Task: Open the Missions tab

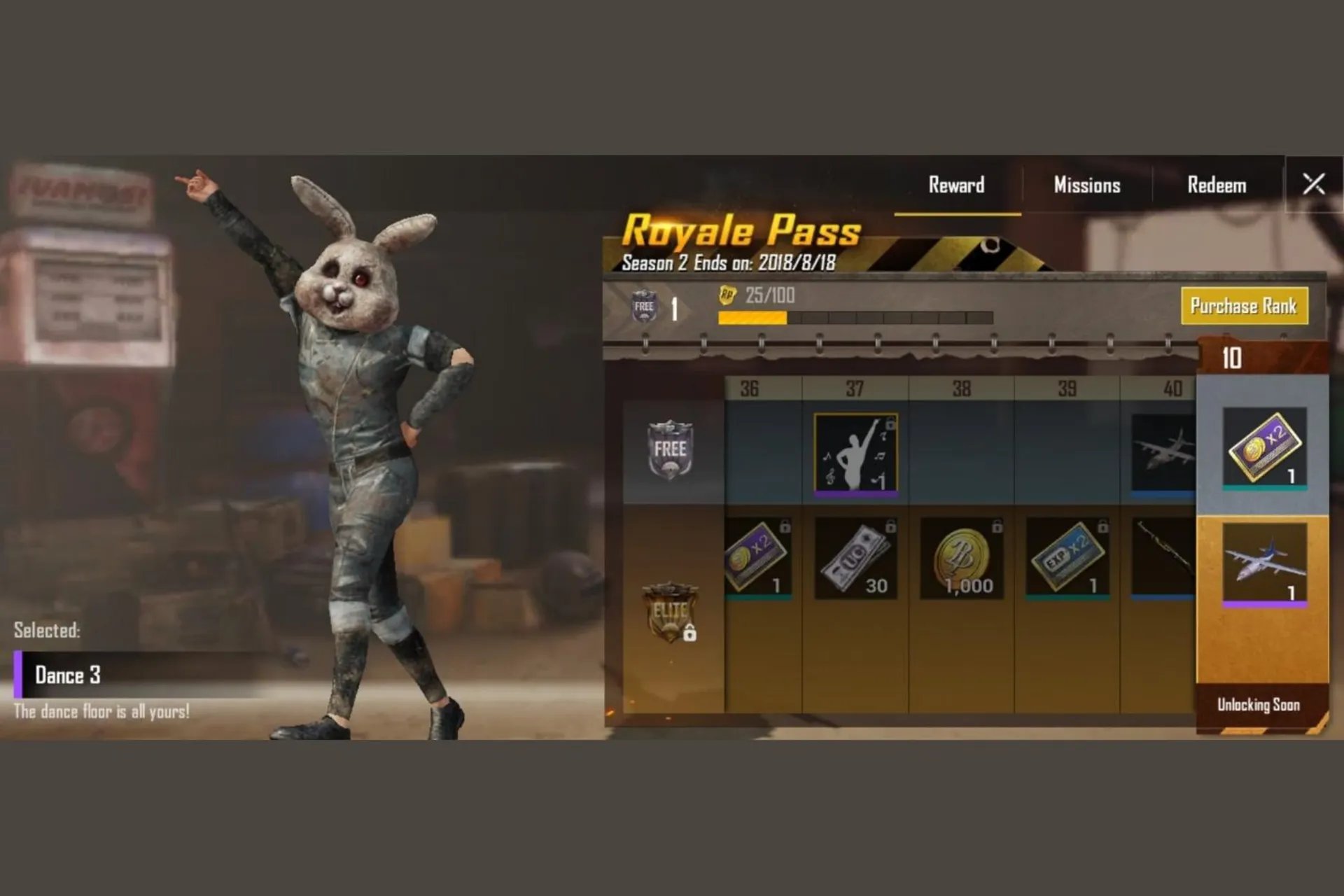Action: coord(1086,185)
